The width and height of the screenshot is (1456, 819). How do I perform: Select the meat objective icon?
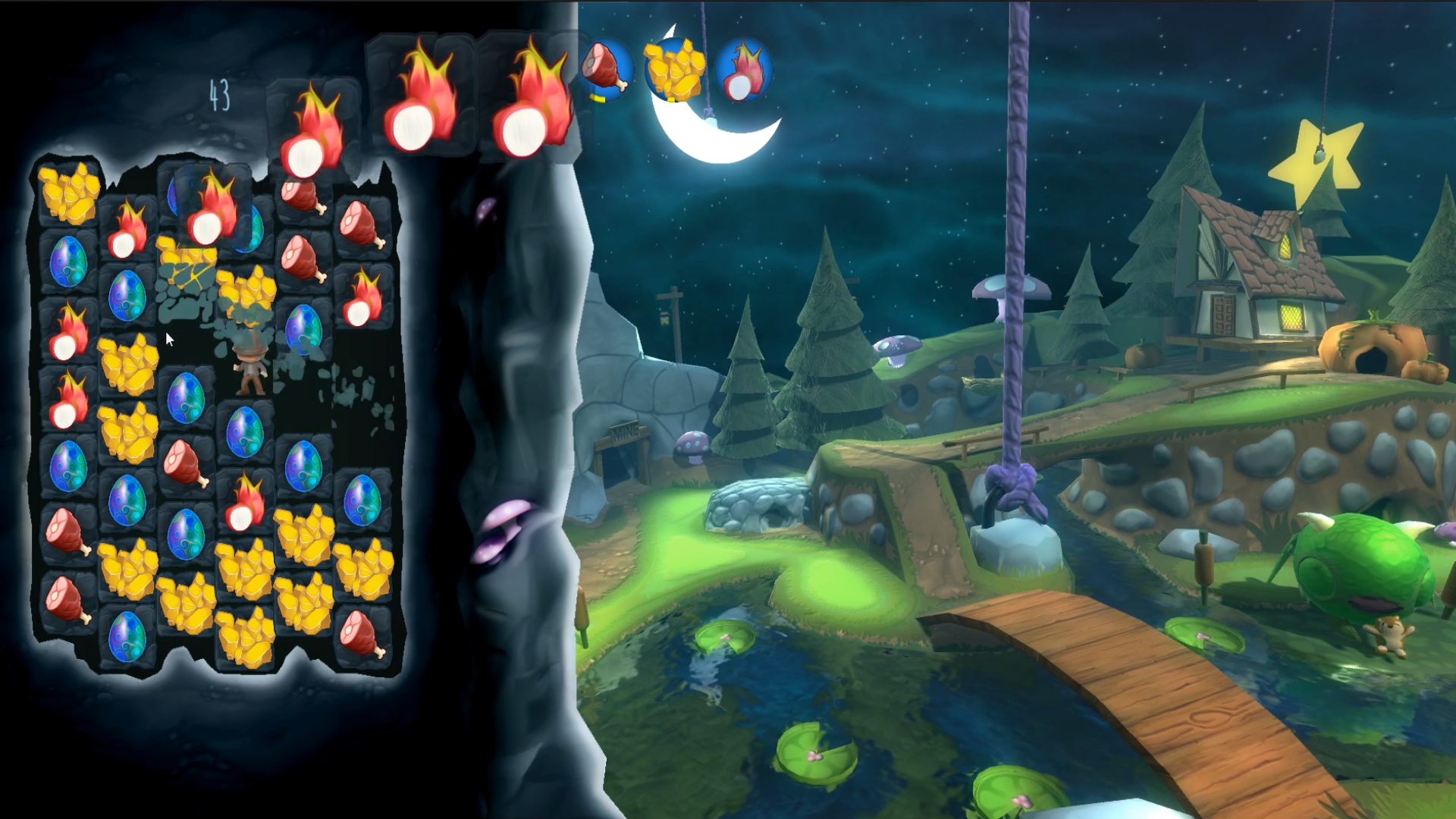(x=605, y=69)
